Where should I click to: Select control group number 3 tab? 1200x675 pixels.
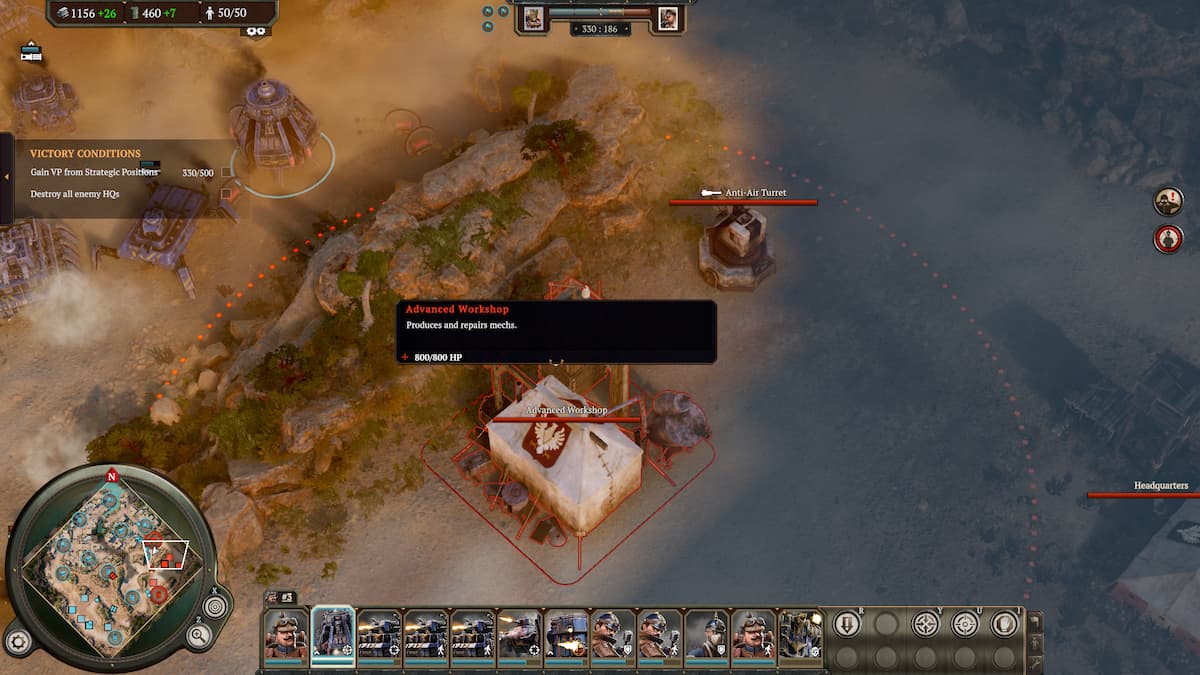279,597
